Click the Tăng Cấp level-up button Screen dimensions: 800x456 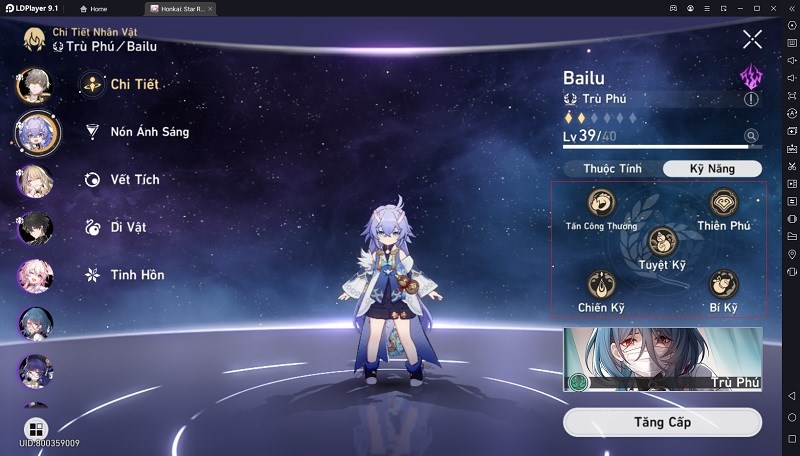point(662,422)
